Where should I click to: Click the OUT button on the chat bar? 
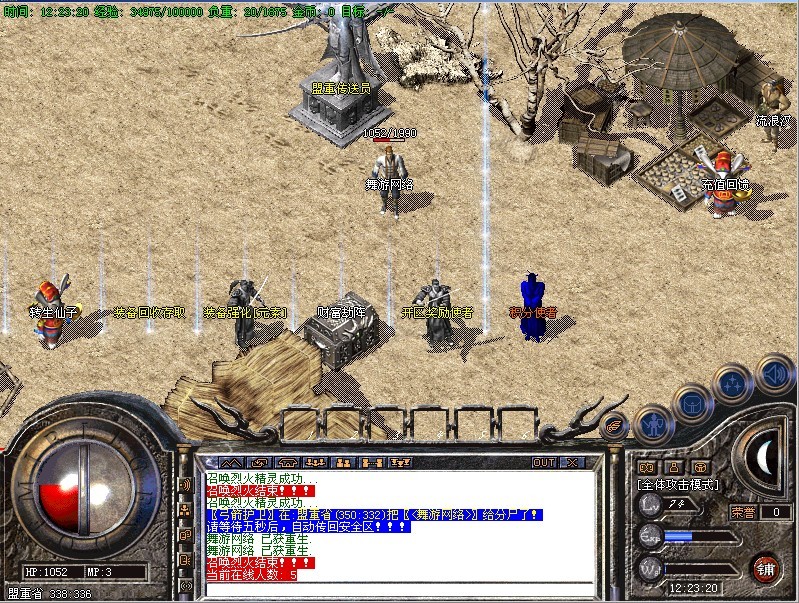tap(544, 462)
